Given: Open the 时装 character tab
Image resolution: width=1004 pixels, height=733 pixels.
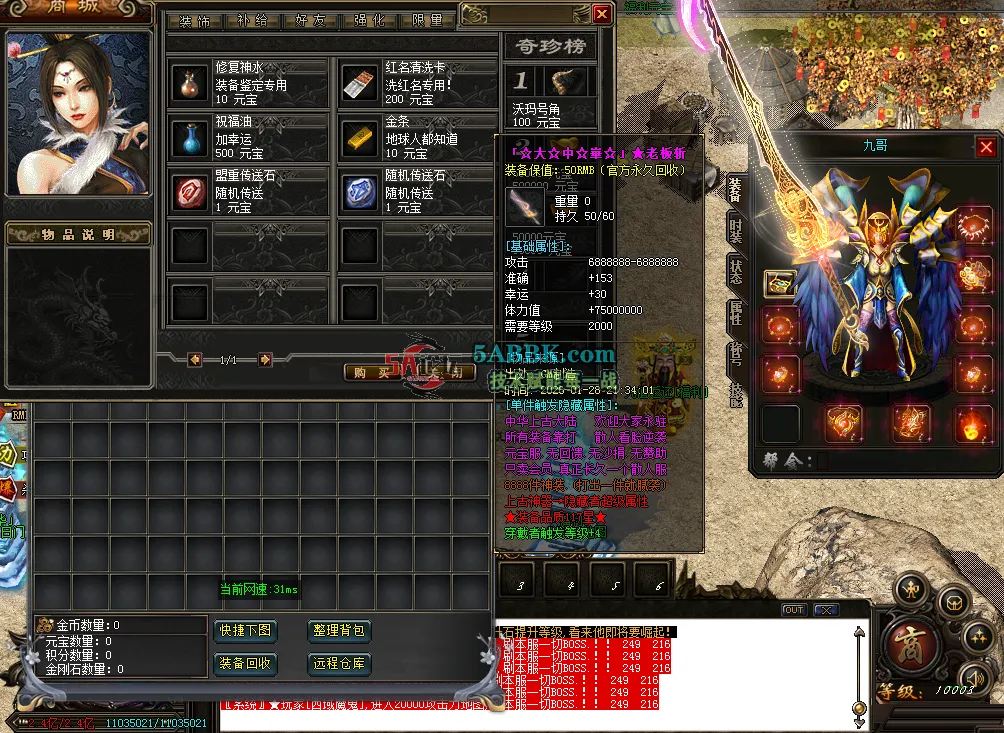Looking at the screenshot, I should pos(735,228).
